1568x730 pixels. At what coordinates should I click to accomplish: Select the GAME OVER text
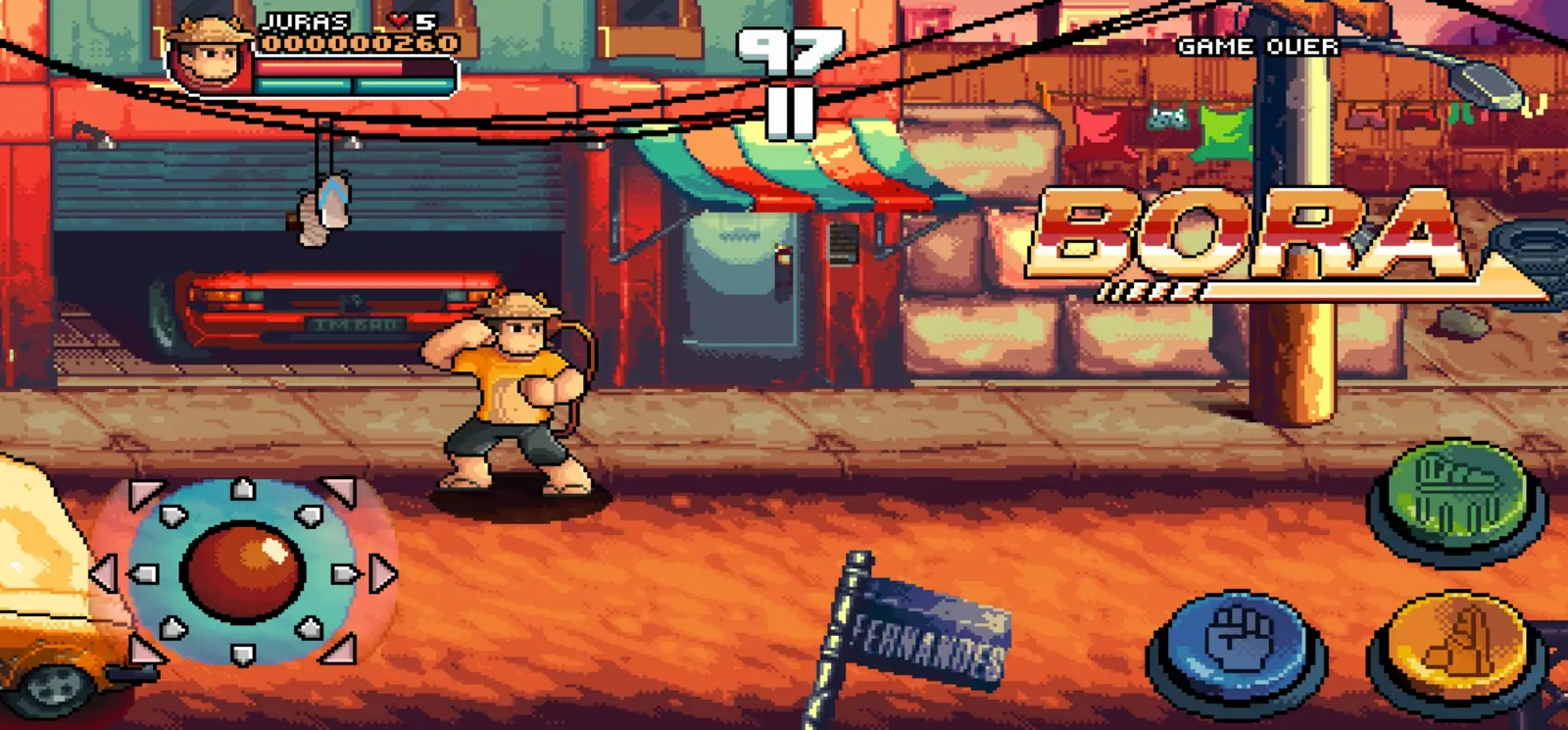click(x=1258, y=45)
